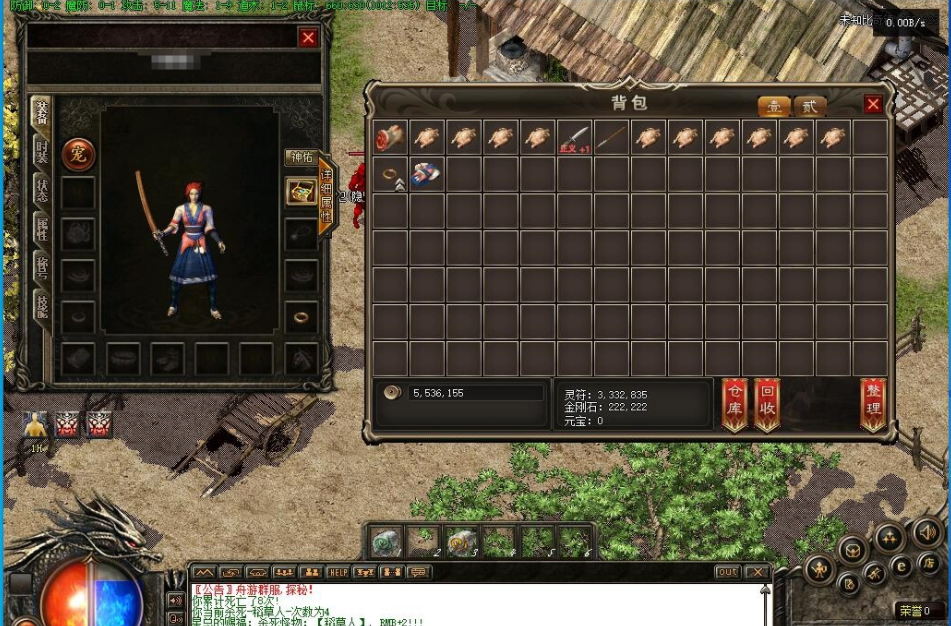The width and height of the screenshot is (951, 626).
Task: Close the 背包 backpack window
Action: click(873, 104)
